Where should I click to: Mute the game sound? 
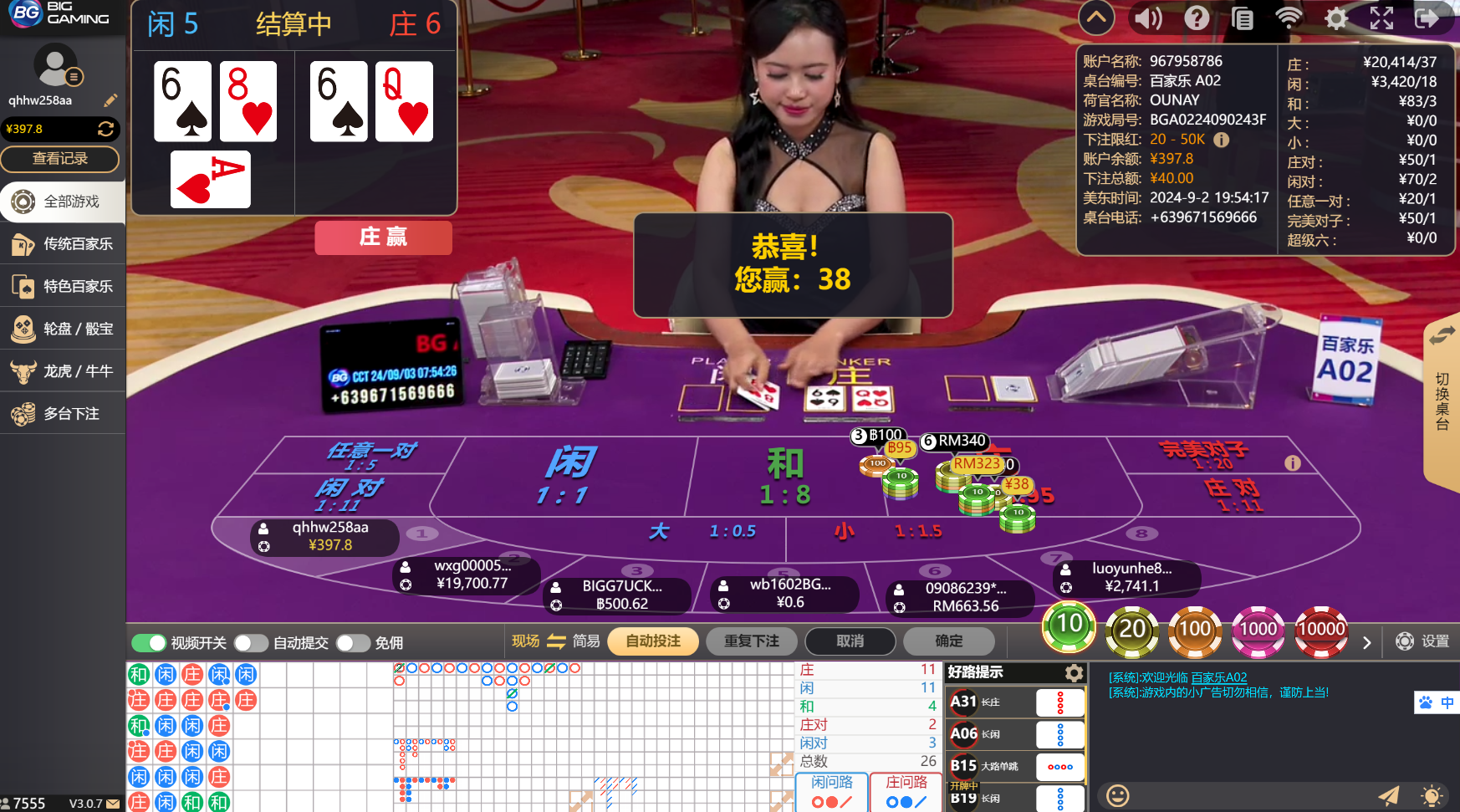pos(1148,18)
